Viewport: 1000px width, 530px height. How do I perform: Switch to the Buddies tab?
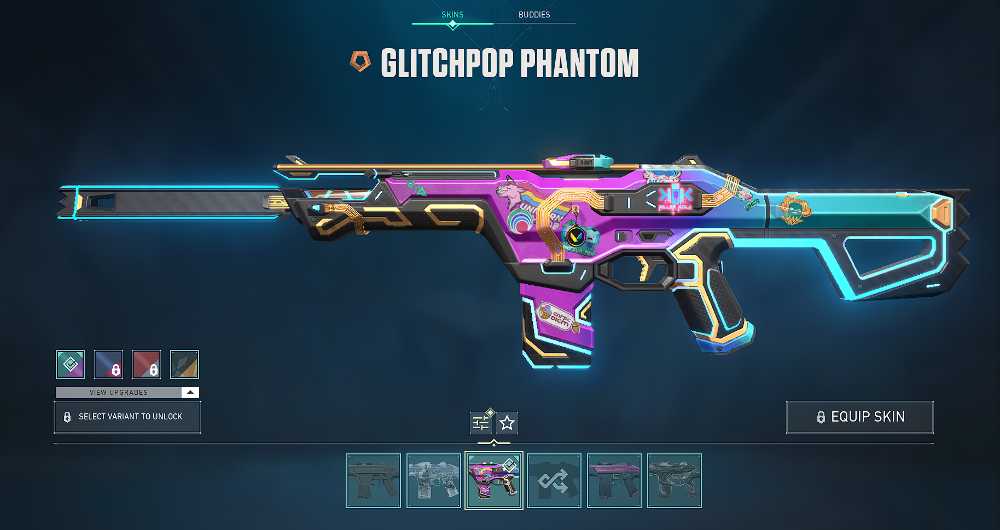pos(534,15)
